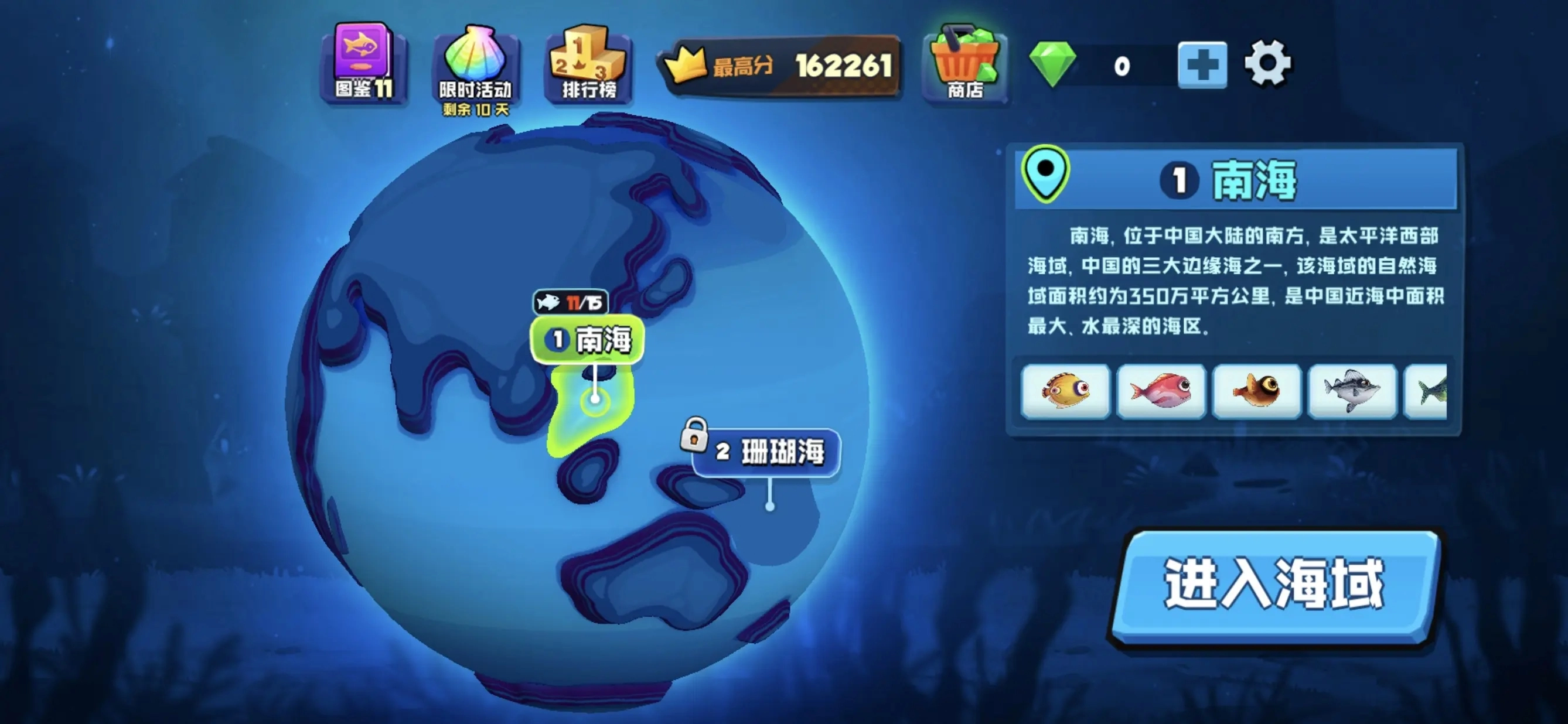View the 排行榜 leaderboard
1568x724 pixels.
(585, 64)
